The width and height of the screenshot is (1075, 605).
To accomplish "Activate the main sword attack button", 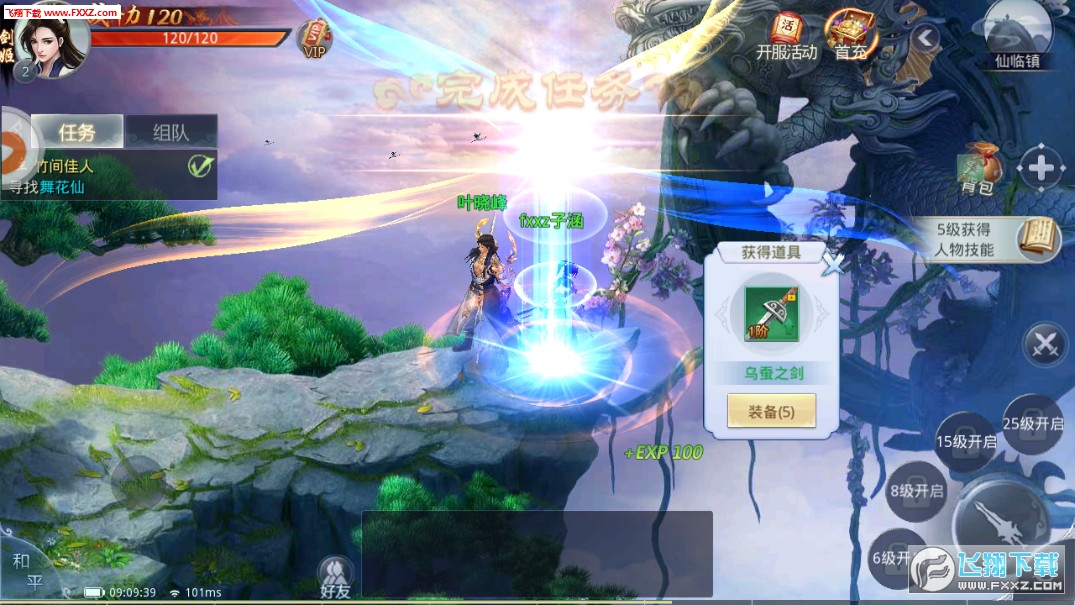I will [1000, 520].
